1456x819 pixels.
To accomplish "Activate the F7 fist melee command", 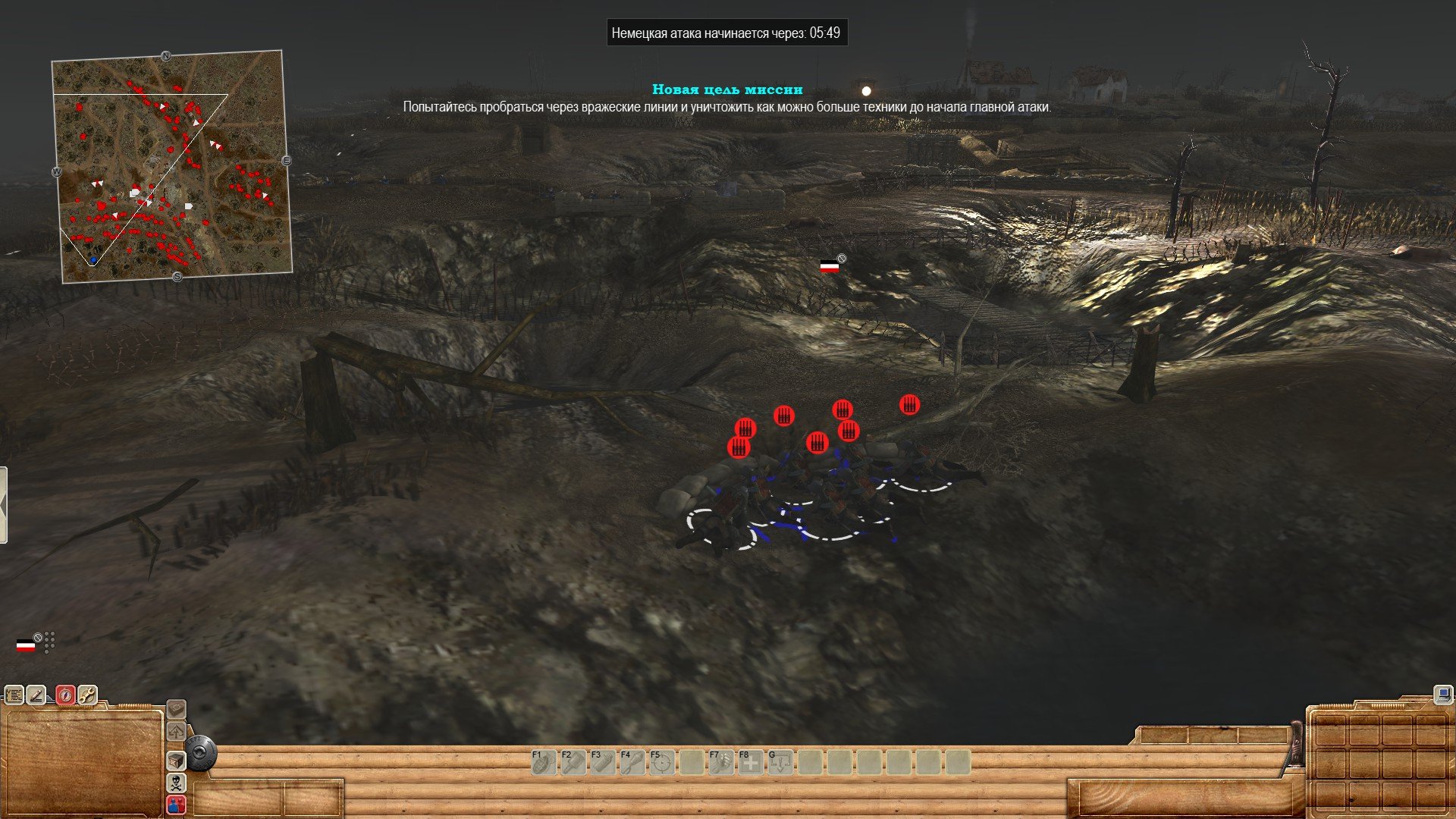I will [720, 762].
